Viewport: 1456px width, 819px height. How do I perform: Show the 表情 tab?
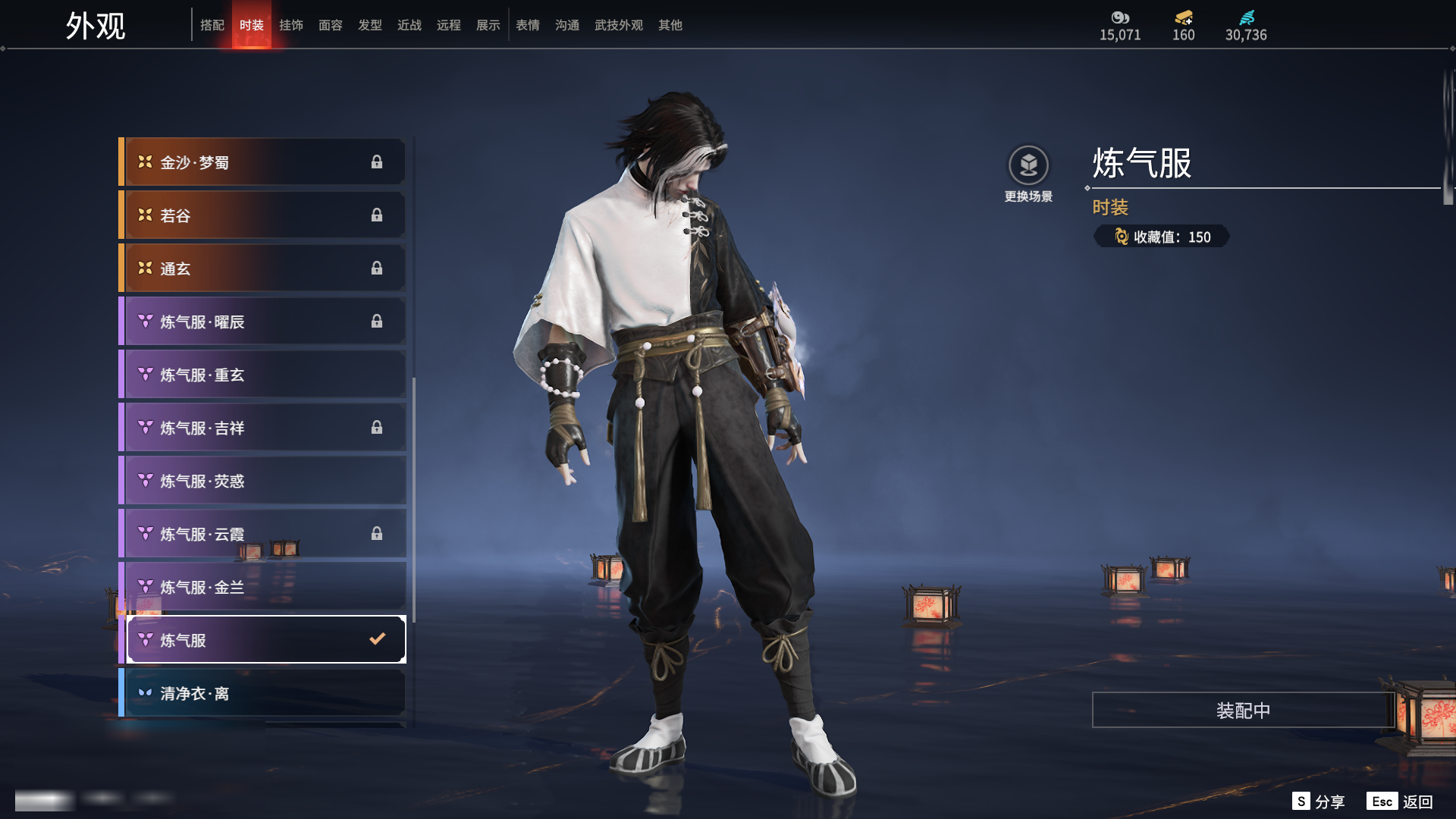[528, 25]
